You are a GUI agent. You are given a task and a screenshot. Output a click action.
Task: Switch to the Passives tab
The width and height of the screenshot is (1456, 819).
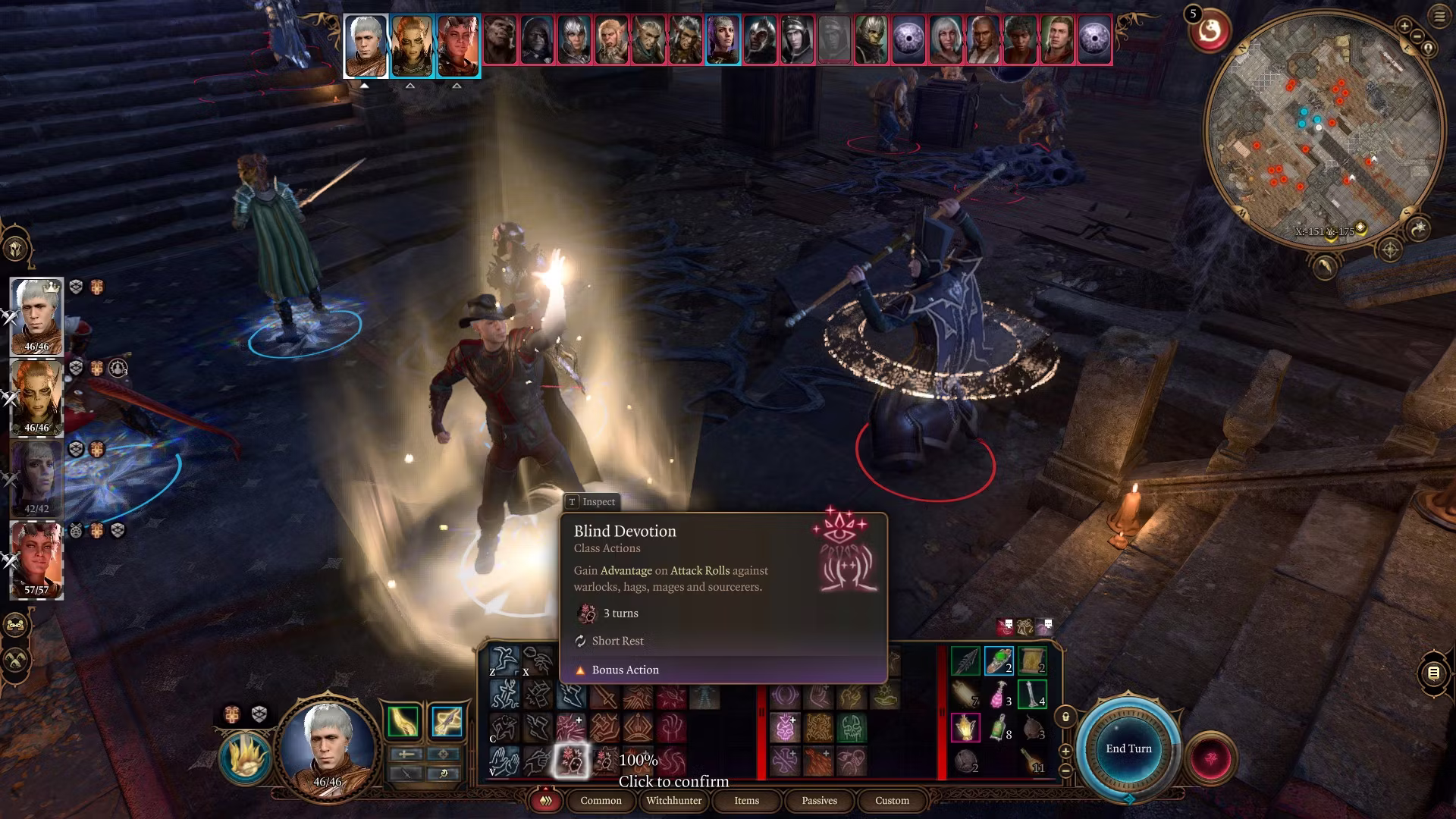(819, 800)
